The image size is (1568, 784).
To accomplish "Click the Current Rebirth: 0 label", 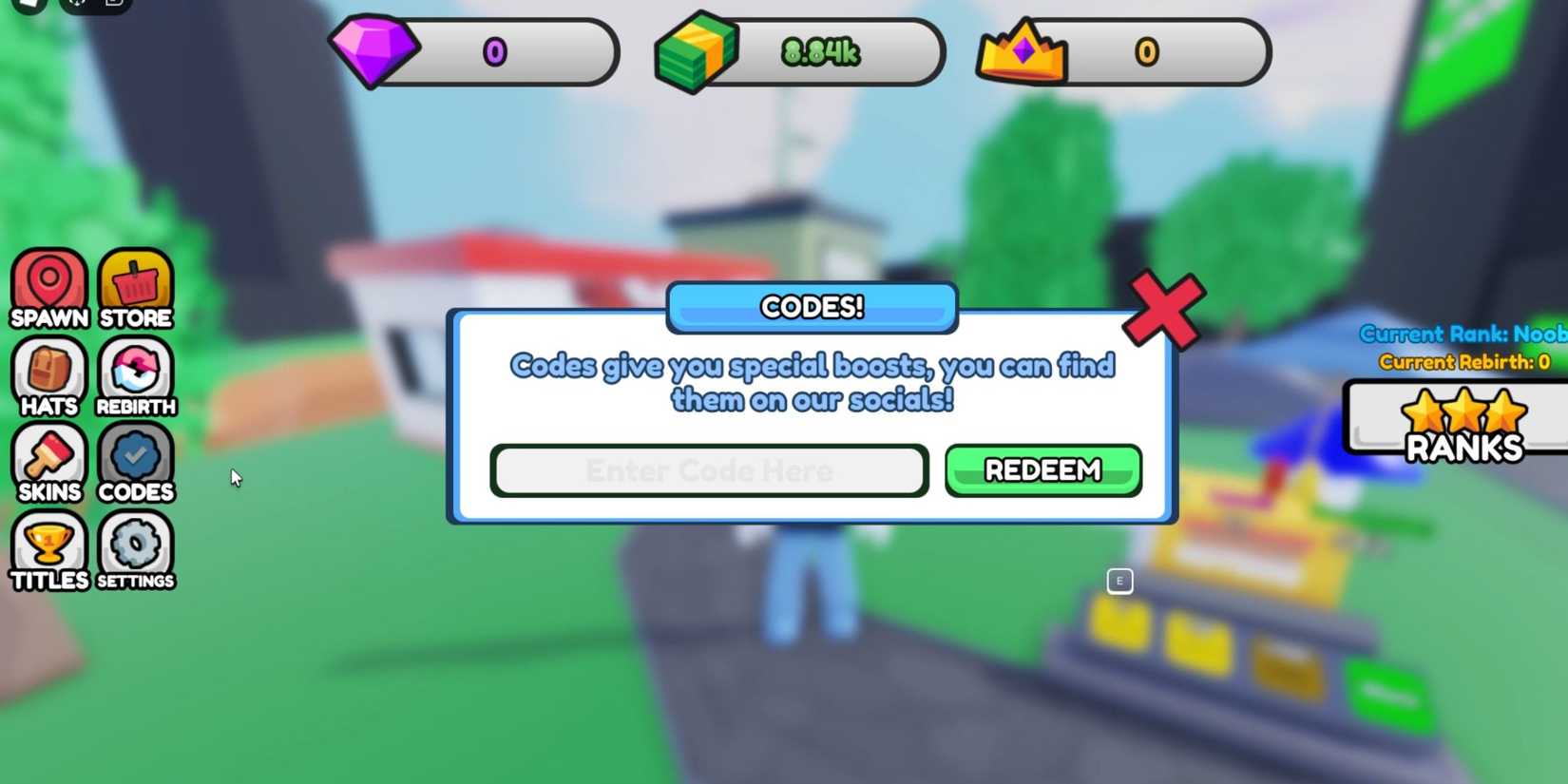I will [x=1463, y=362].
